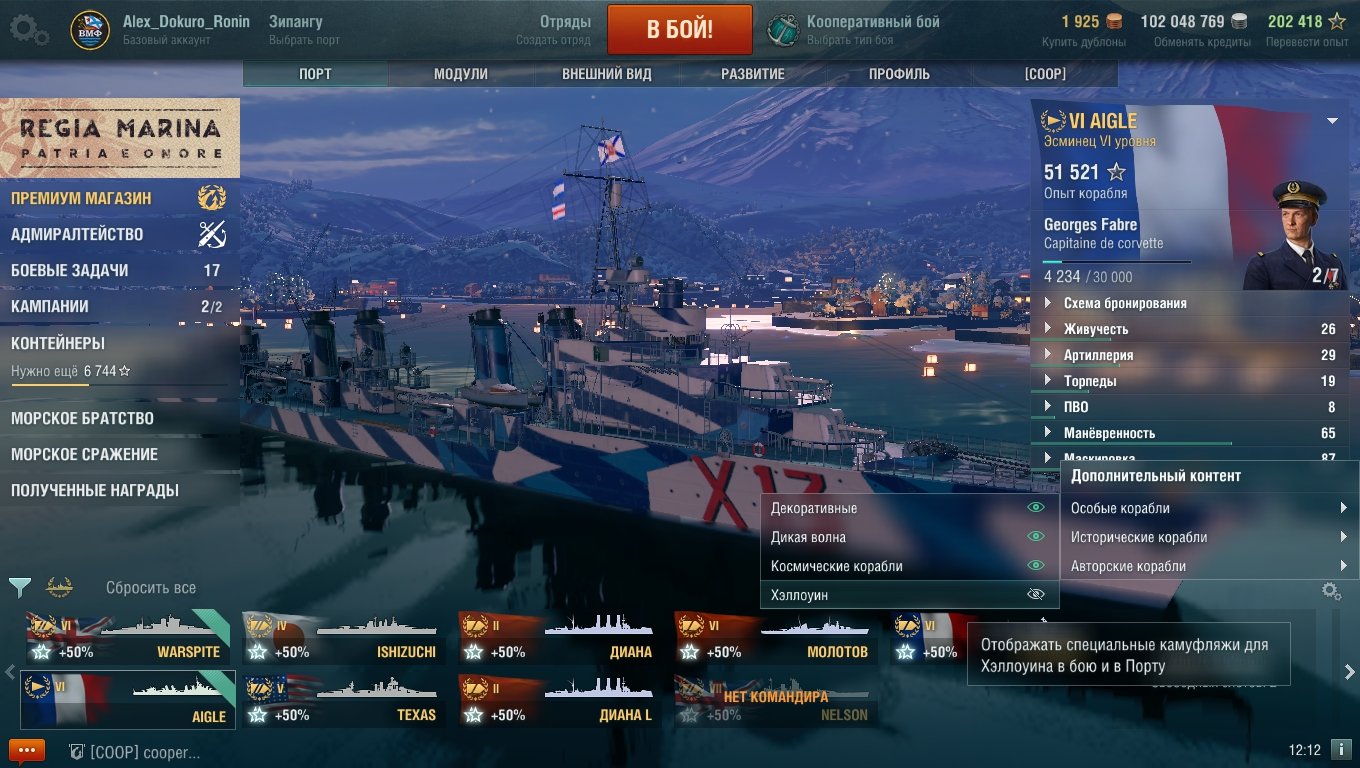Toggle Хэллоуин camouflage visibility
1360x768 pixels.
click(x=1036, y=595)
